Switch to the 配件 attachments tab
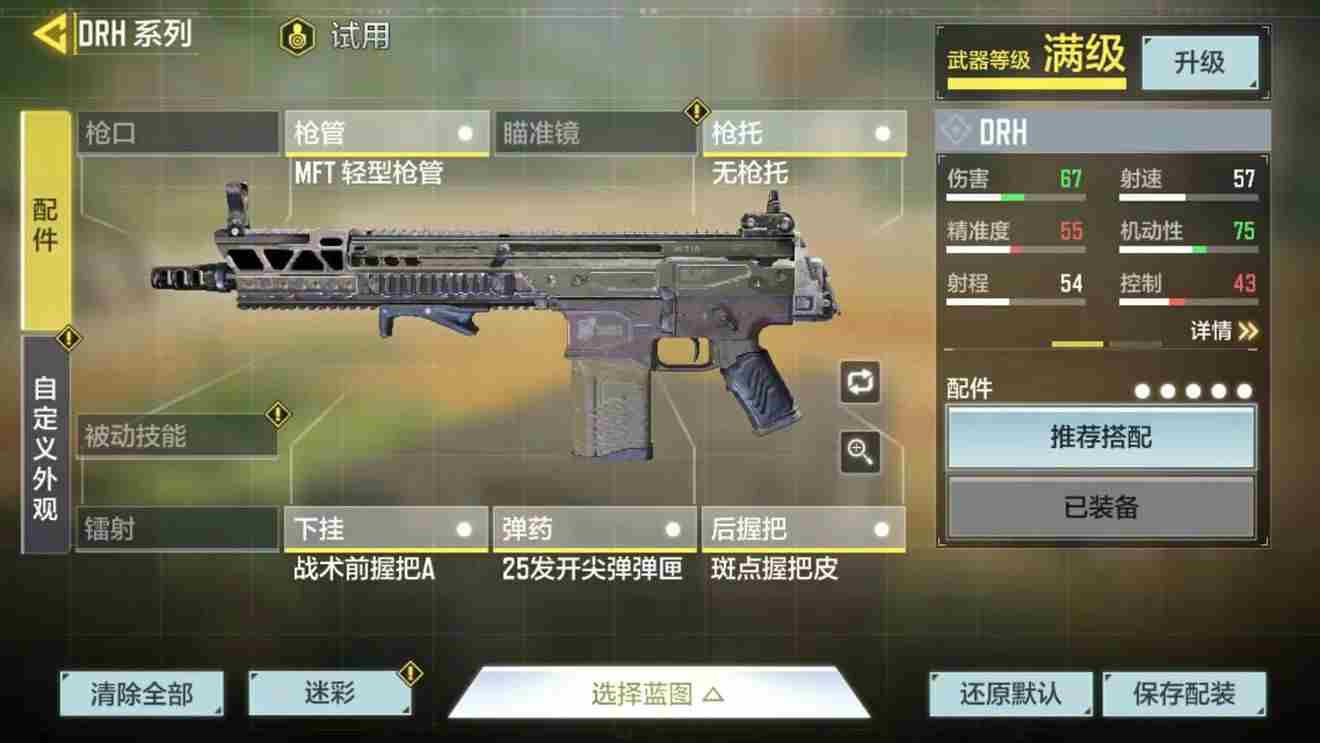Image resolution: width=1320 pixels, height=743 pixels. tap(42, 224)
